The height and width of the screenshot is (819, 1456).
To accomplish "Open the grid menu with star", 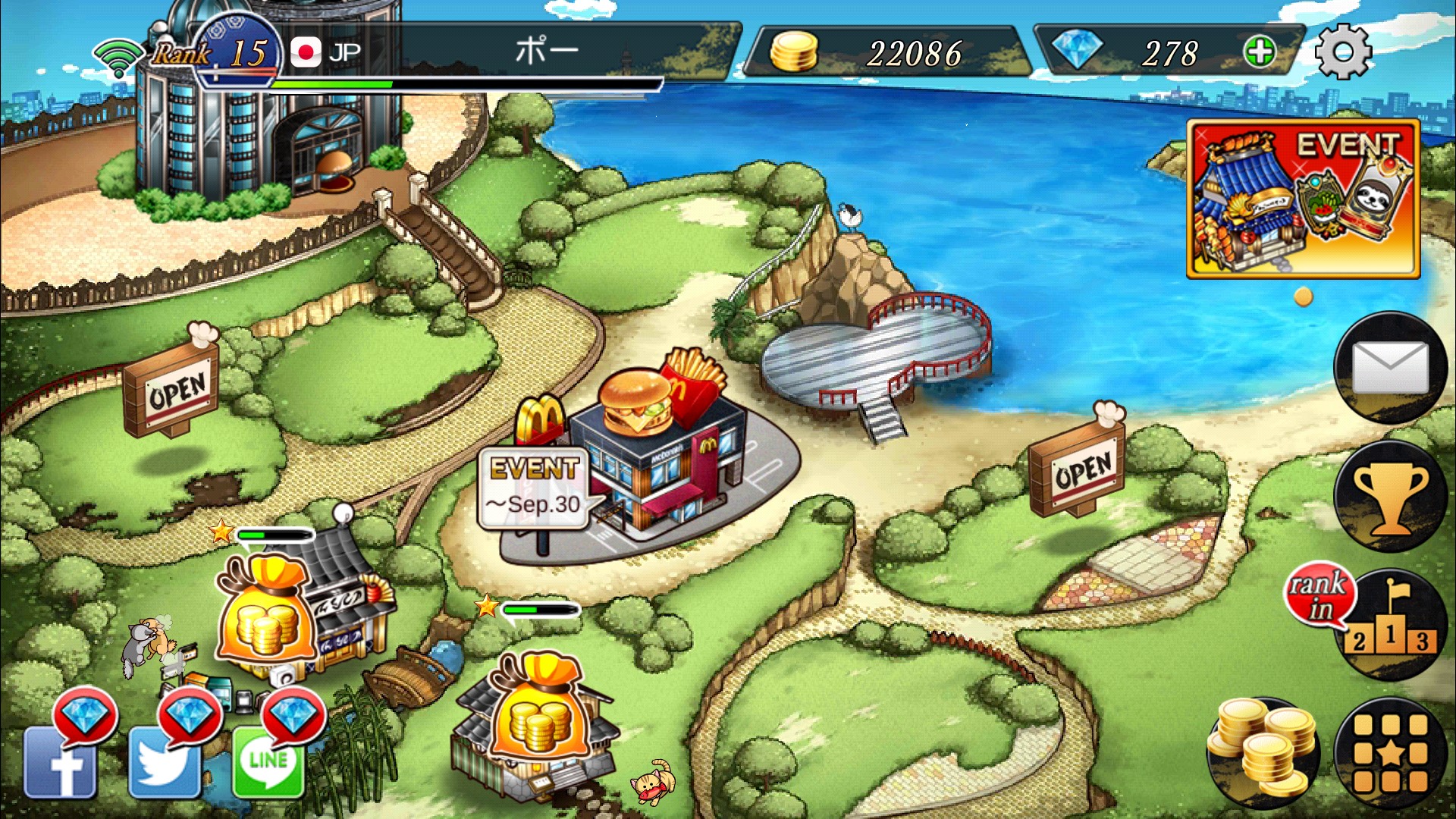I will point(1390,753).
